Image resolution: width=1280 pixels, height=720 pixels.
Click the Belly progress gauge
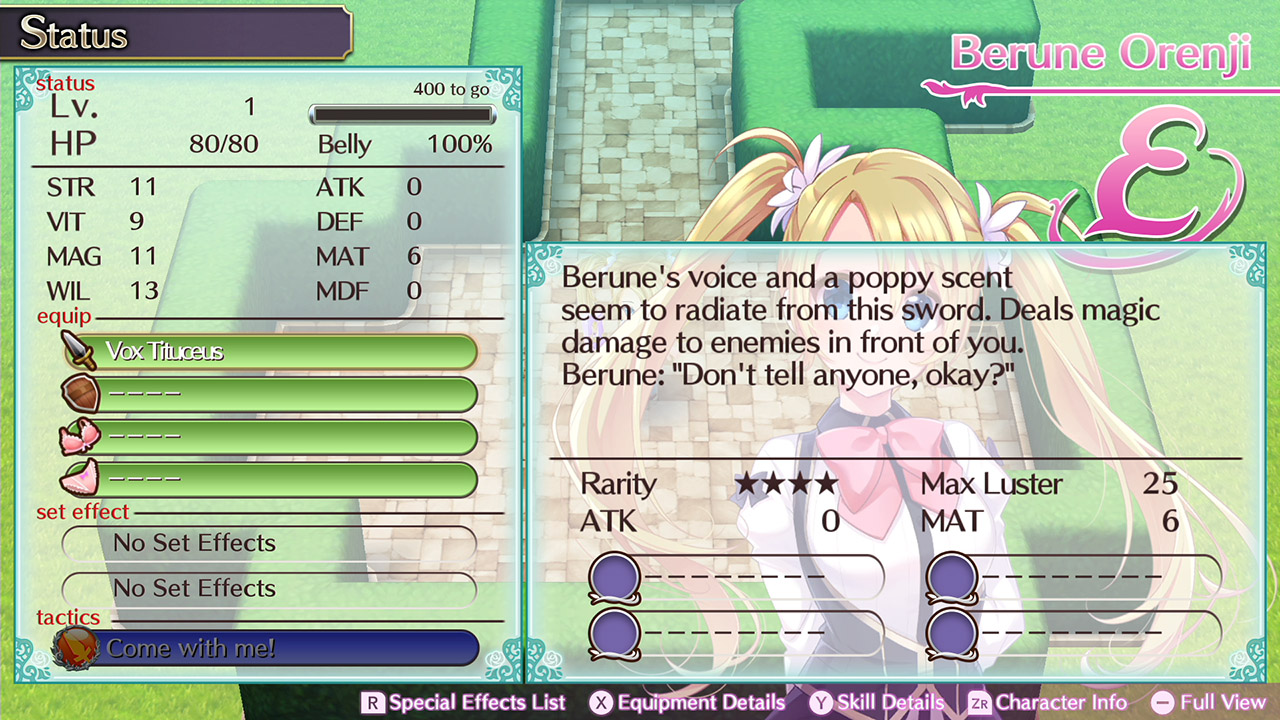tap(401, 114)
